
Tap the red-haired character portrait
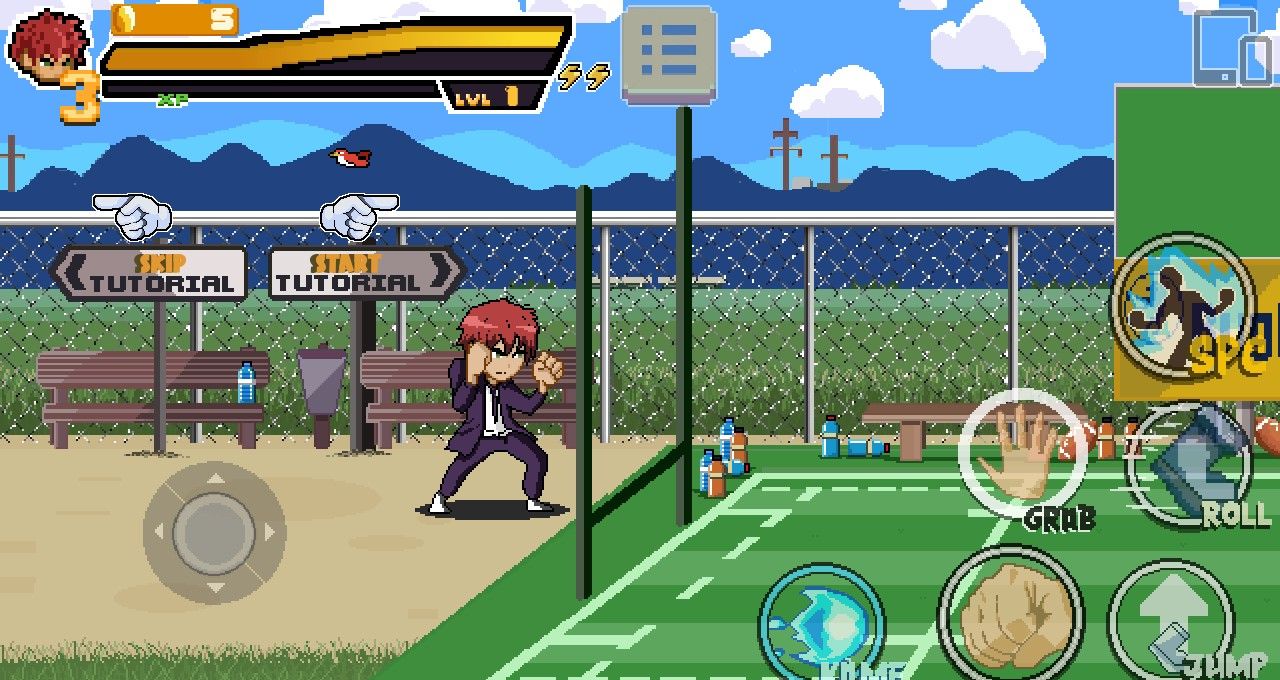click(x=50, y=47)
